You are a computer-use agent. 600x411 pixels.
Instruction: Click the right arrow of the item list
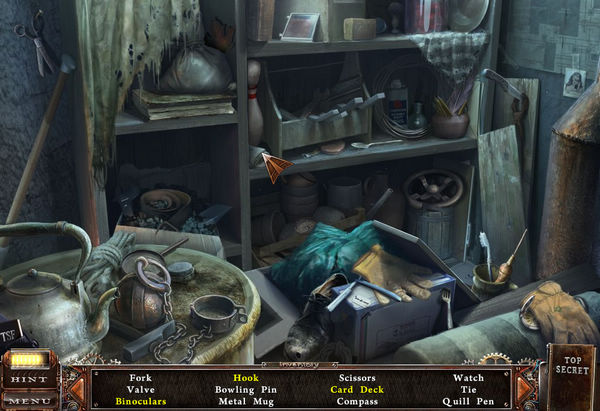523,389
